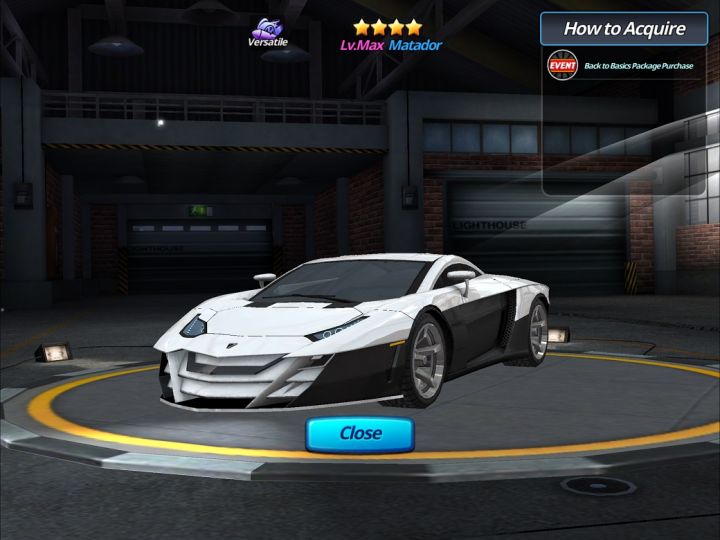Select the Back to Basics Package Purchase entry
The height and width of the screenshot is (540, 720).
pos(638,66)
